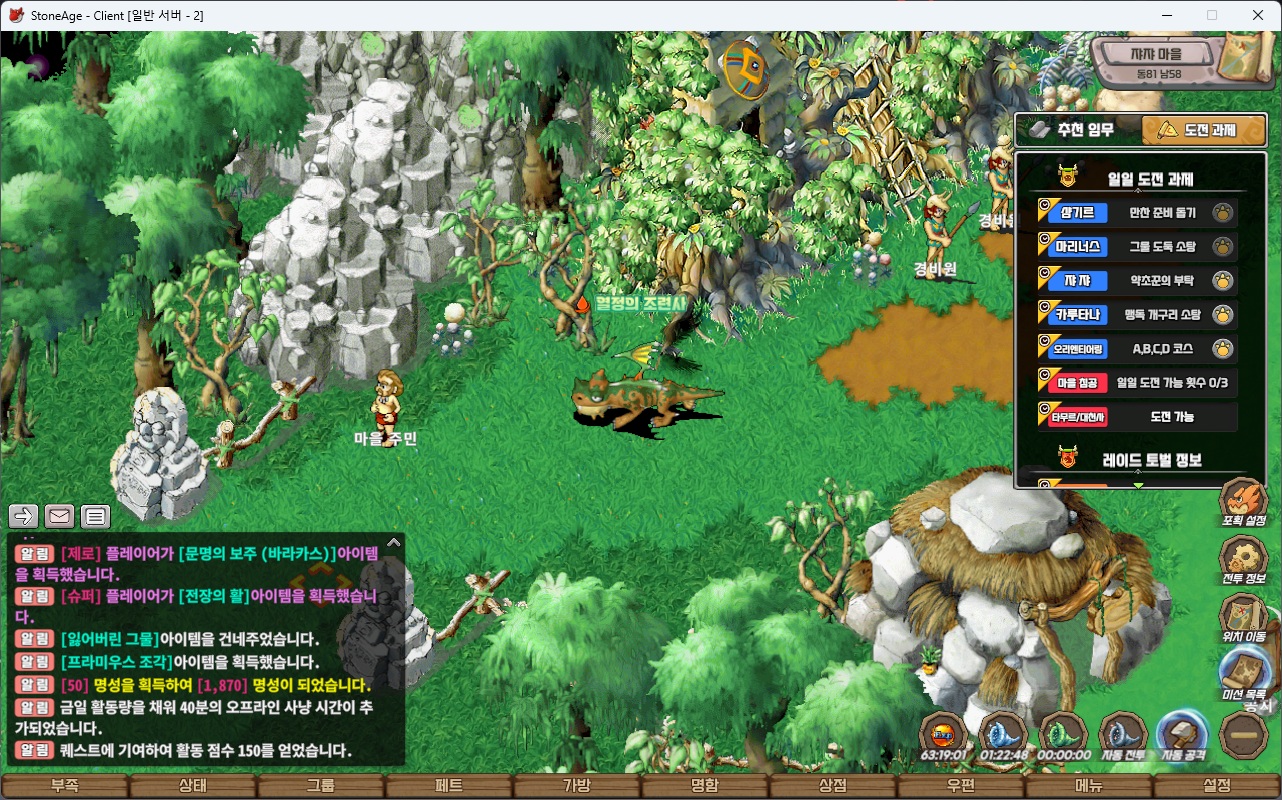Open the 미션 목록 mission list scroll
1282x800 pixels.
[1244, 673]
